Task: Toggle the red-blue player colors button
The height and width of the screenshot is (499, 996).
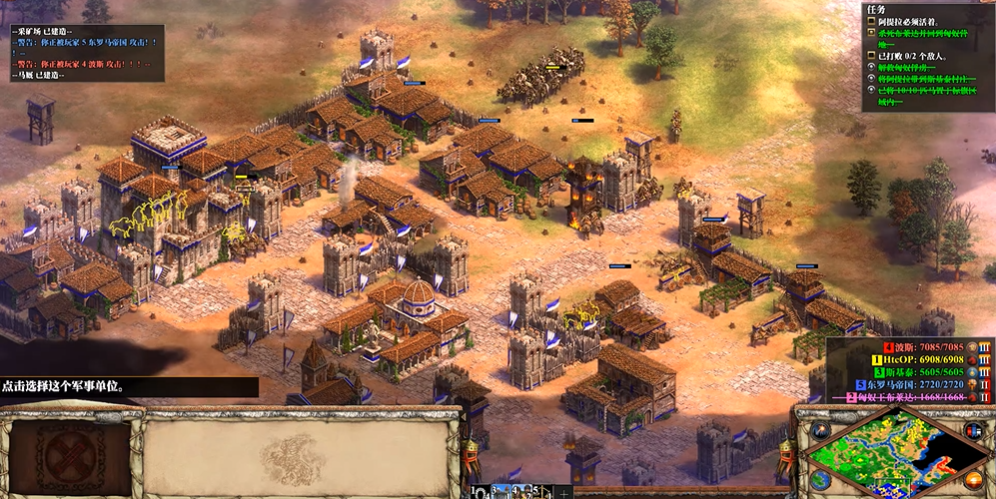Action: pos(974,431)
